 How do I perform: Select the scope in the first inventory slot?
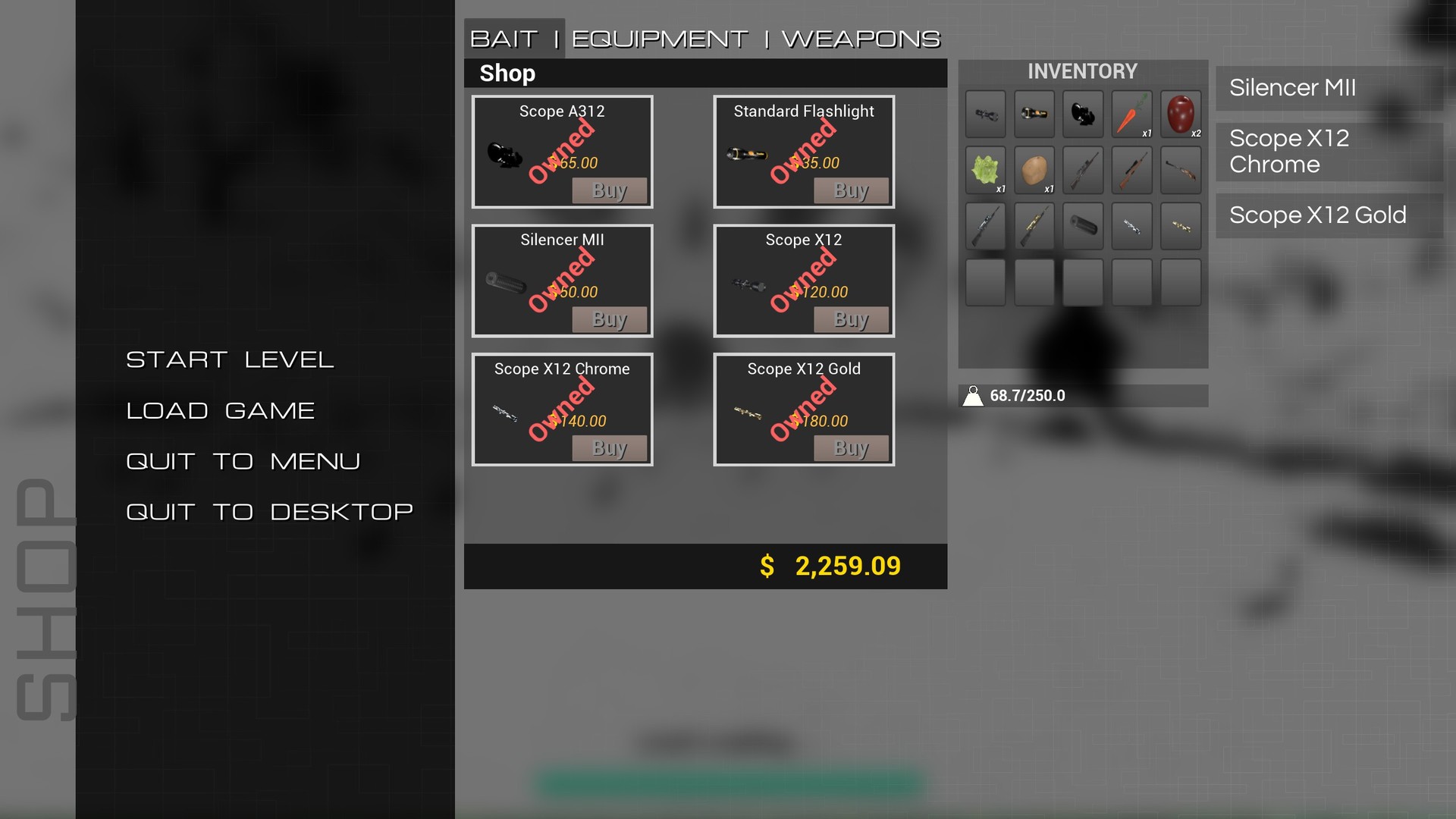(985, 114)
